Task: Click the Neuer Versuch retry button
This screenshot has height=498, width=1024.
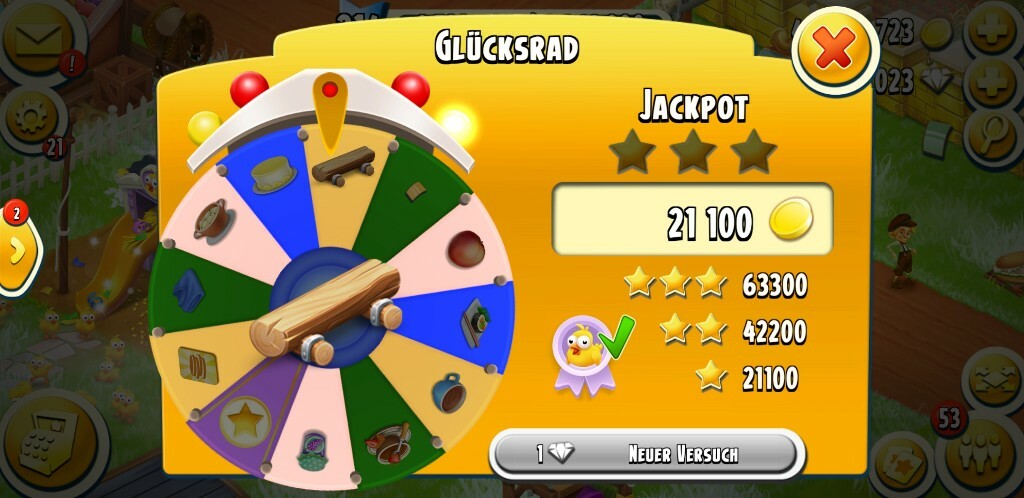Action: tap(647, 454)
